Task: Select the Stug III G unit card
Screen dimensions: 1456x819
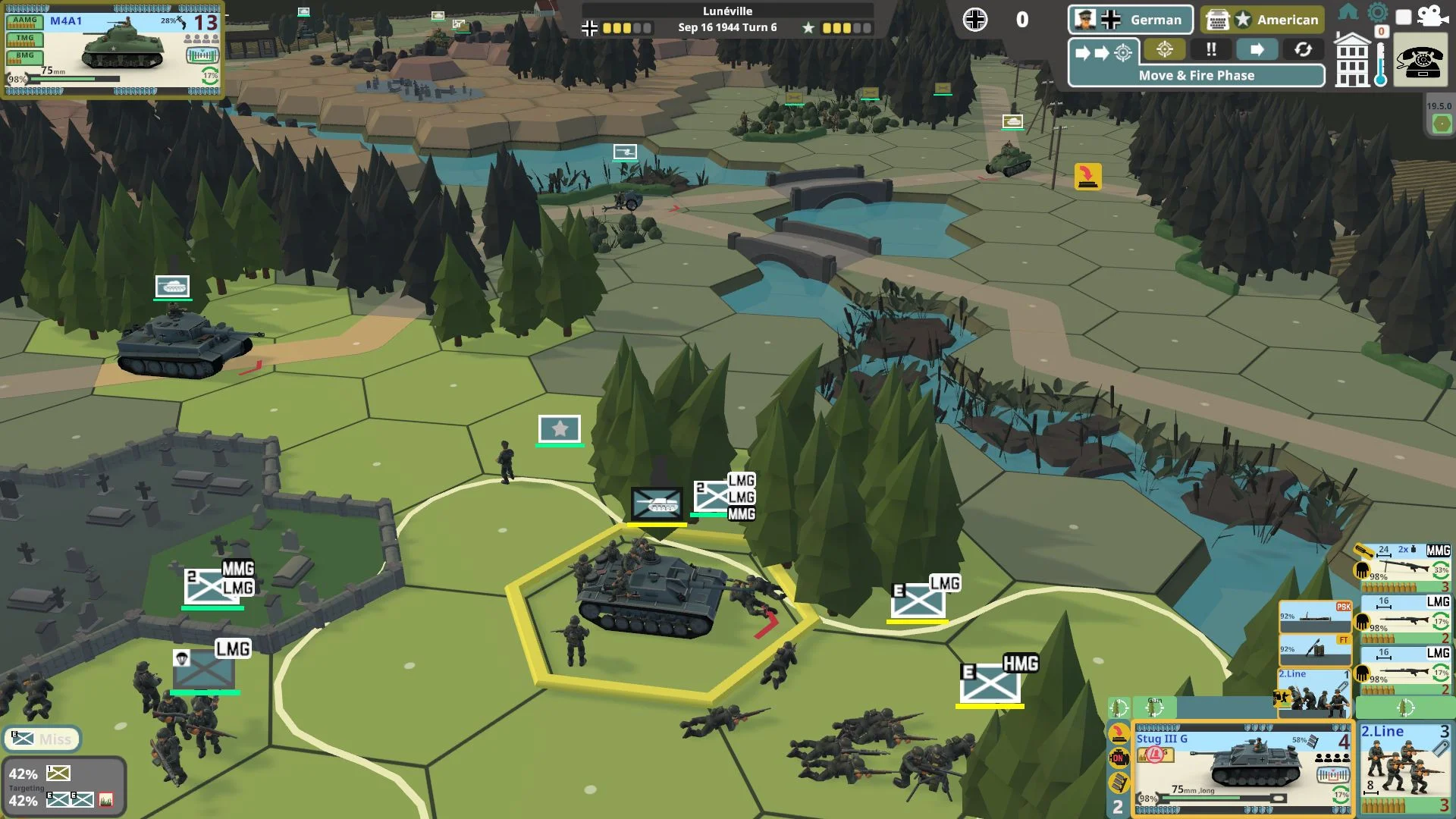Action: (x=1243, y=767)
